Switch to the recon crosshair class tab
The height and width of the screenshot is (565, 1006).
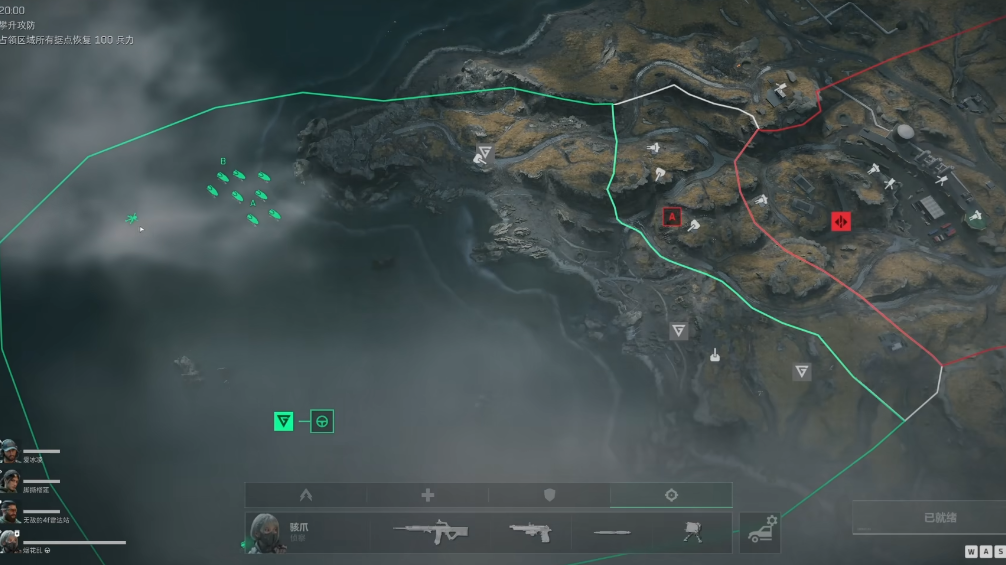click(671, 495)
